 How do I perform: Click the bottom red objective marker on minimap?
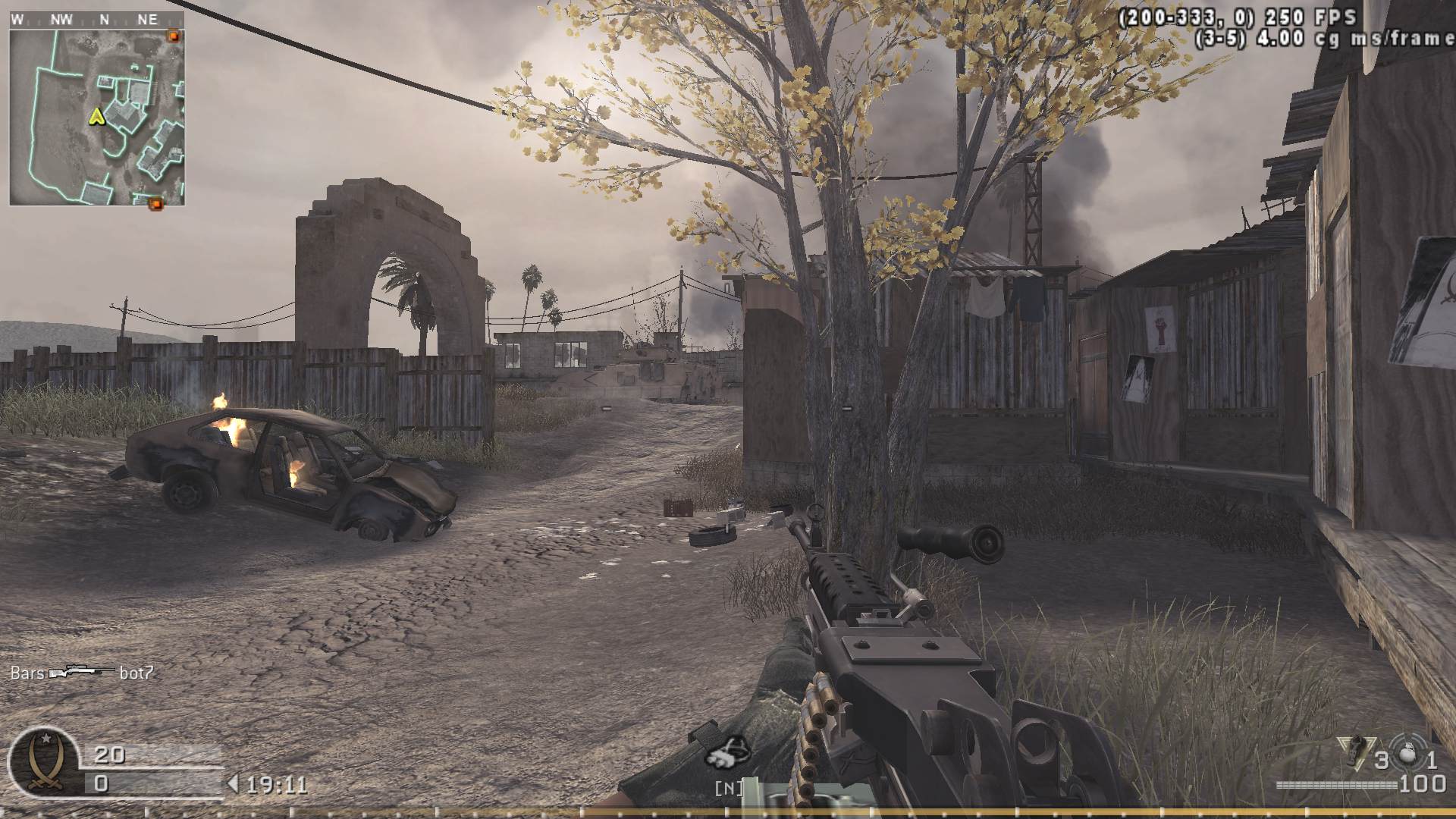[157, 202]
